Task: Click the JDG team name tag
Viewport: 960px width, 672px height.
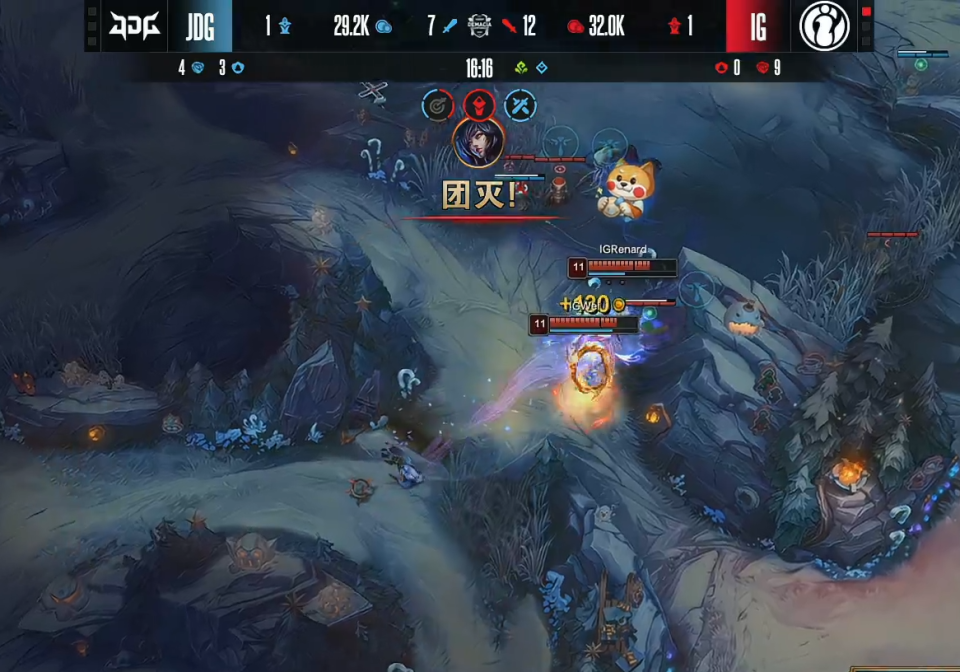Action: tap(201, 26)
